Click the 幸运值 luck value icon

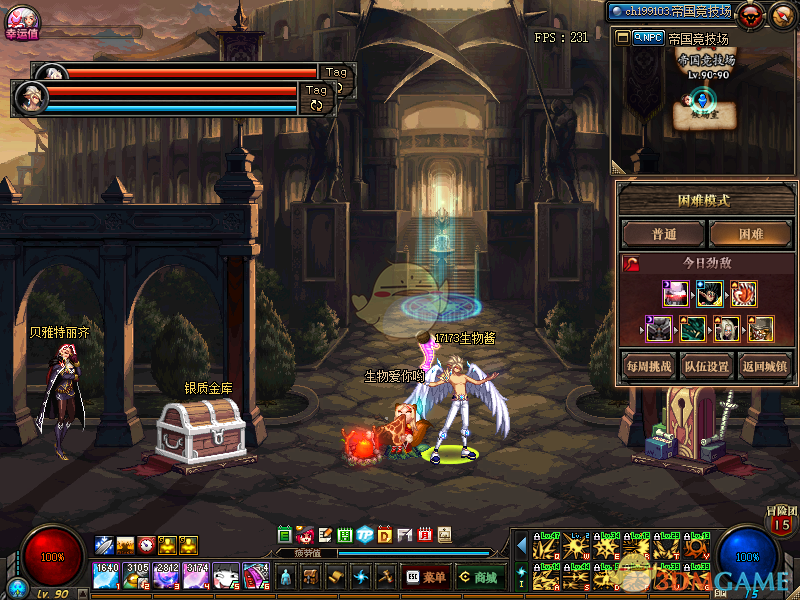(x=21, y=18)
